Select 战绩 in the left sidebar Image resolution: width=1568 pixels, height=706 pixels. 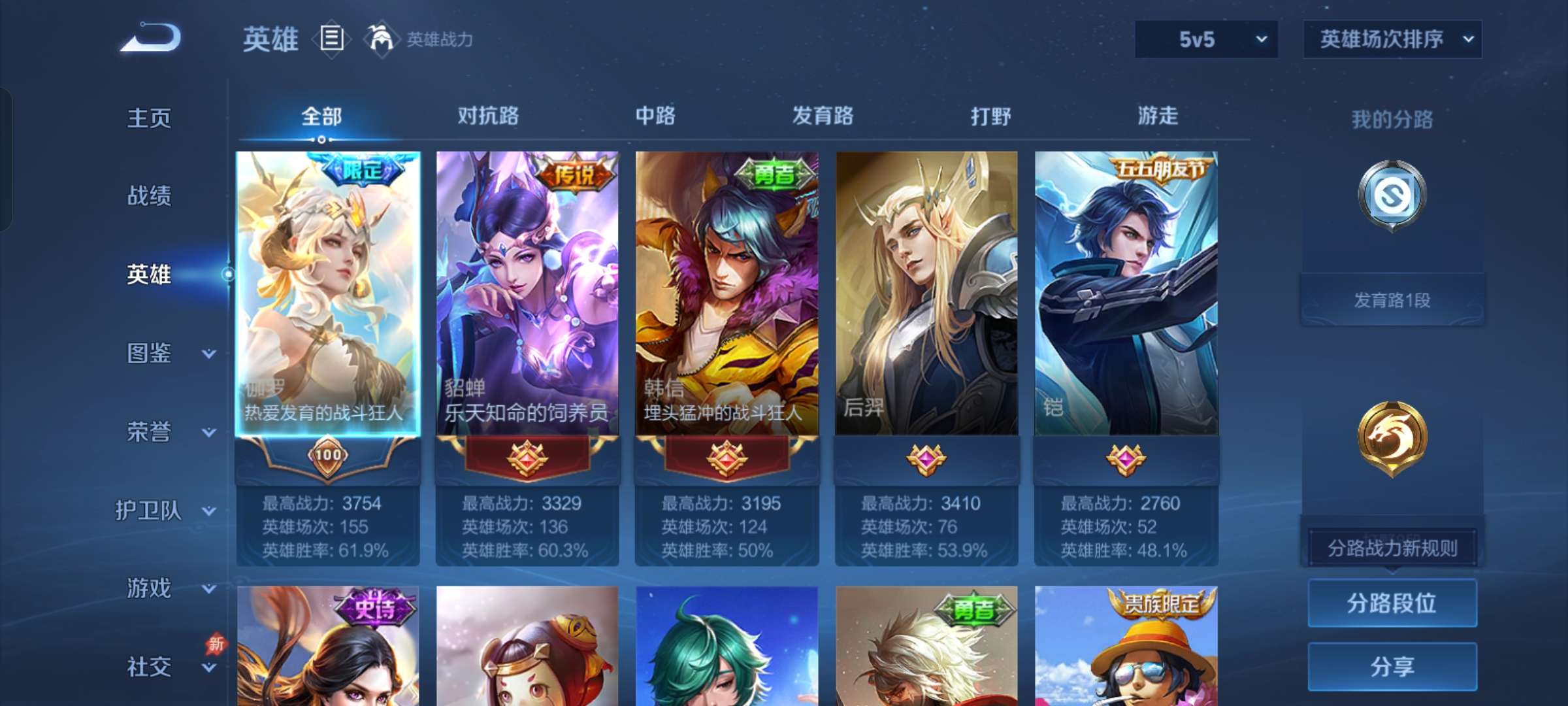(x=149, y=196)
